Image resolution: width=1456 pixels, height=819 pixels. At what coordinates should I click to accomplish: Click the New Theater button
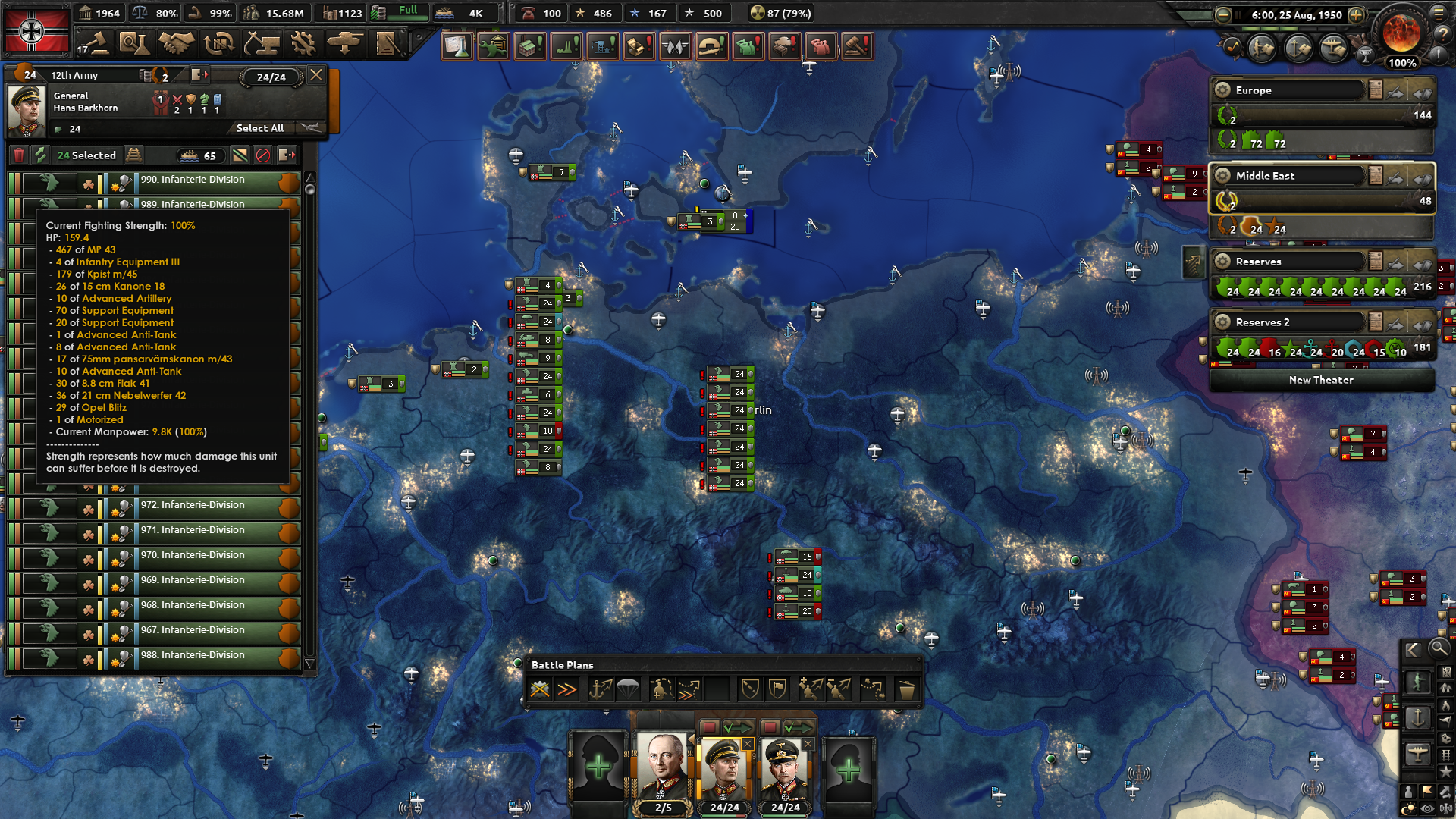(x=1321, y=380)
